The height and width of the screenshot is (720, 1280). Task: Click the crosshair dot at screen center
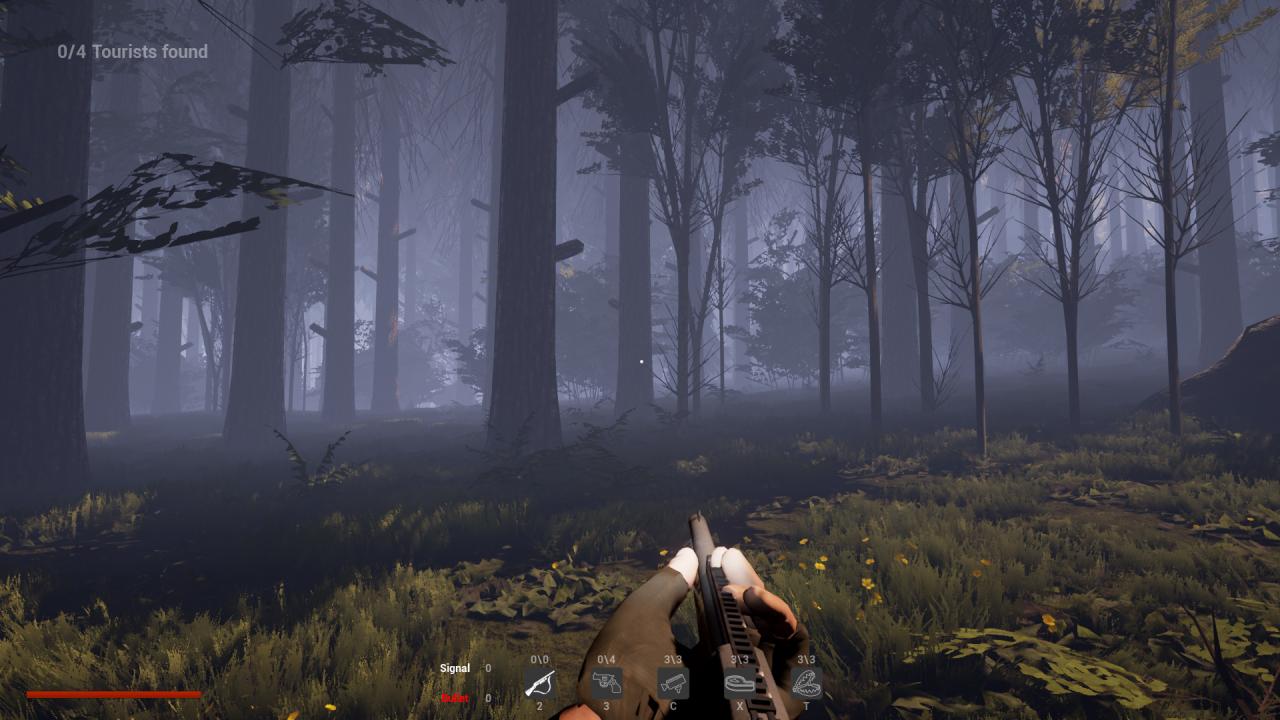pyautogui.click(x=640, y=360)
